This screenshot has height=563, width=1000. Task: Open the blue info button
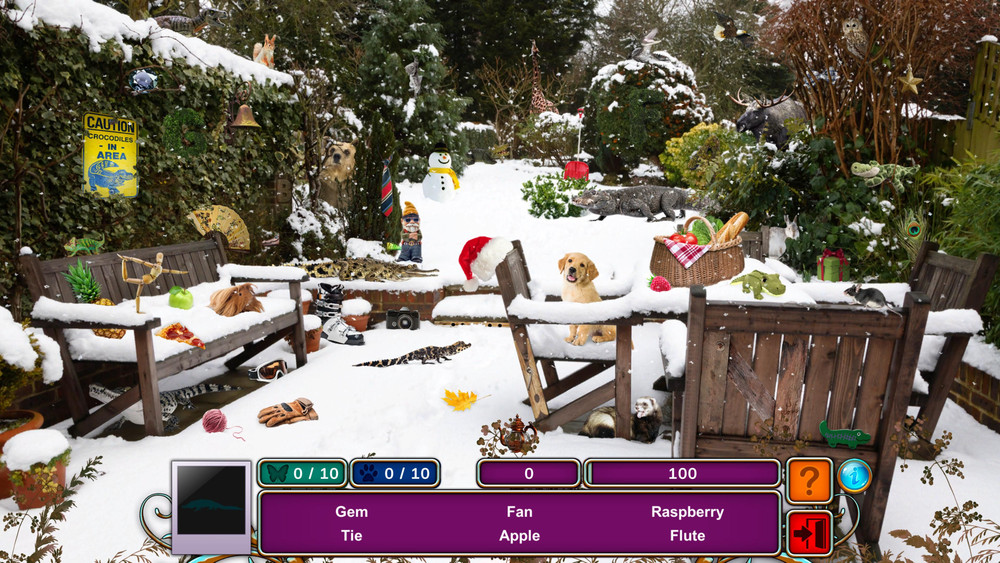pyautogui.click(x=854, y=475)
